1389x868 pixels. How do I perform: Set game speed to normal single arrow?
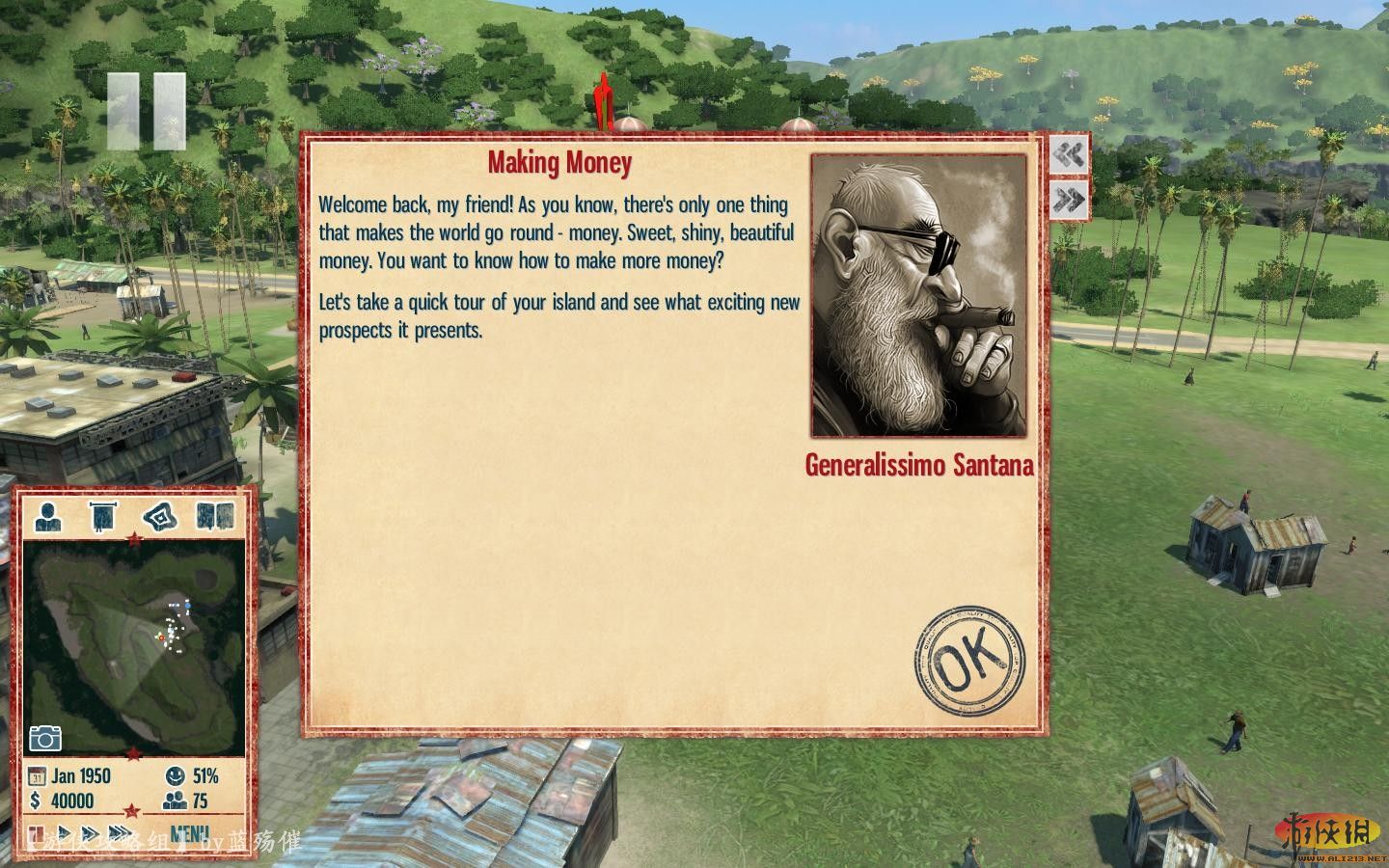point(65,833)
